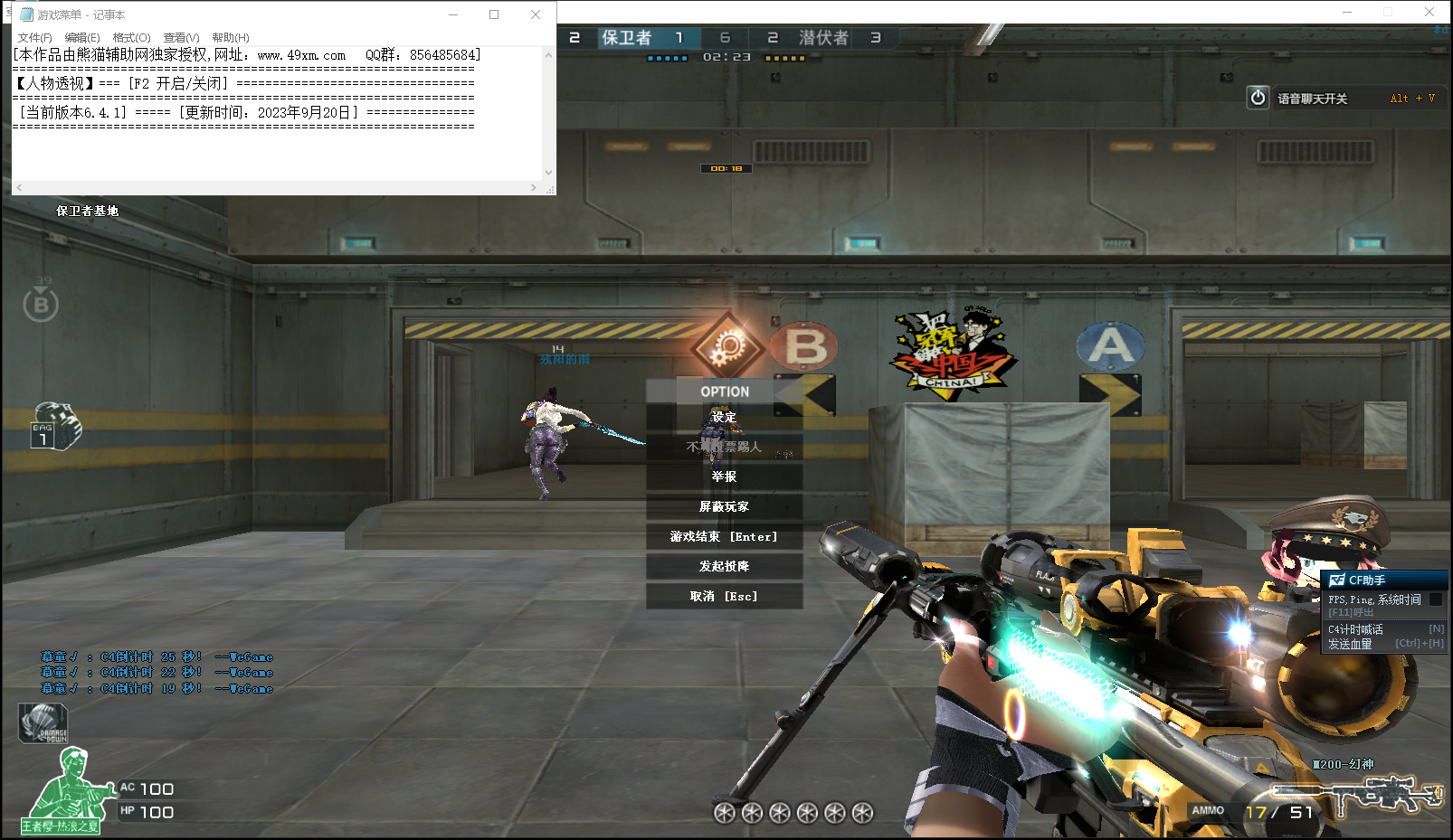Click 取消 to close the OPTION menu
Viewport: 1453px width, 840px height.
724,596
